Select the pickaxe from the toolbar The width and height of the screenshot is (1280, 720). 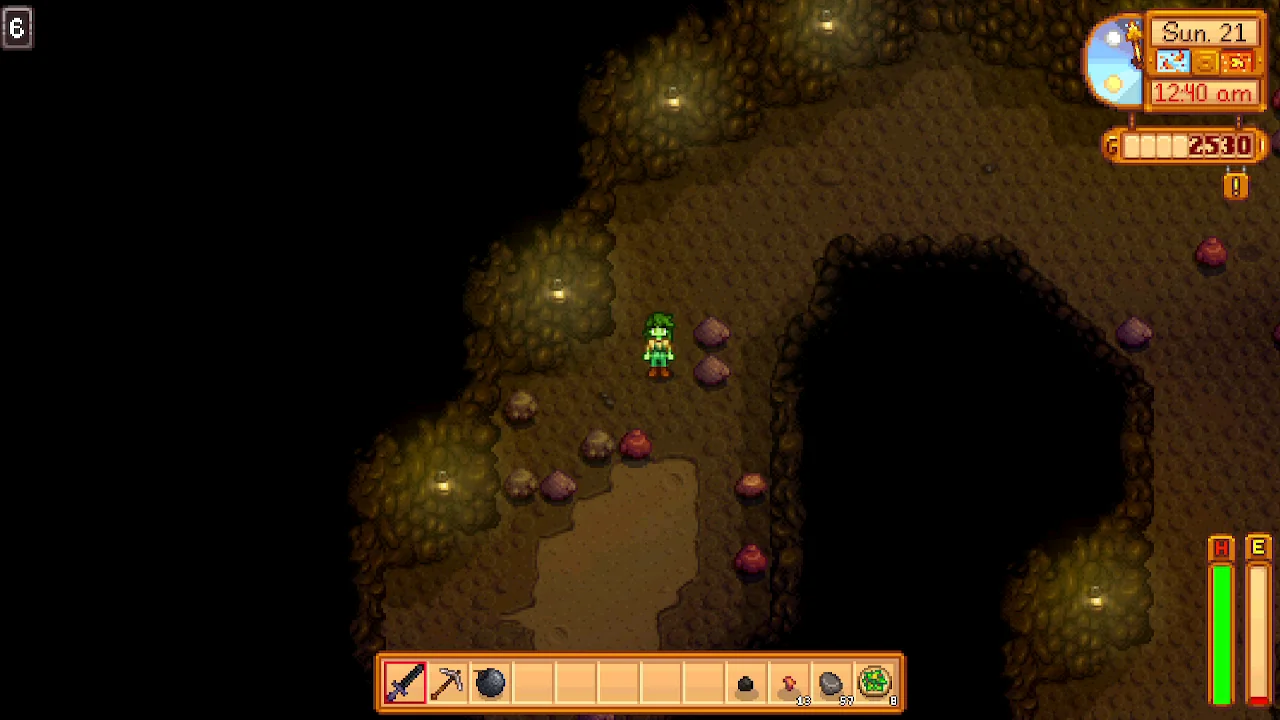tap(446, 683)
